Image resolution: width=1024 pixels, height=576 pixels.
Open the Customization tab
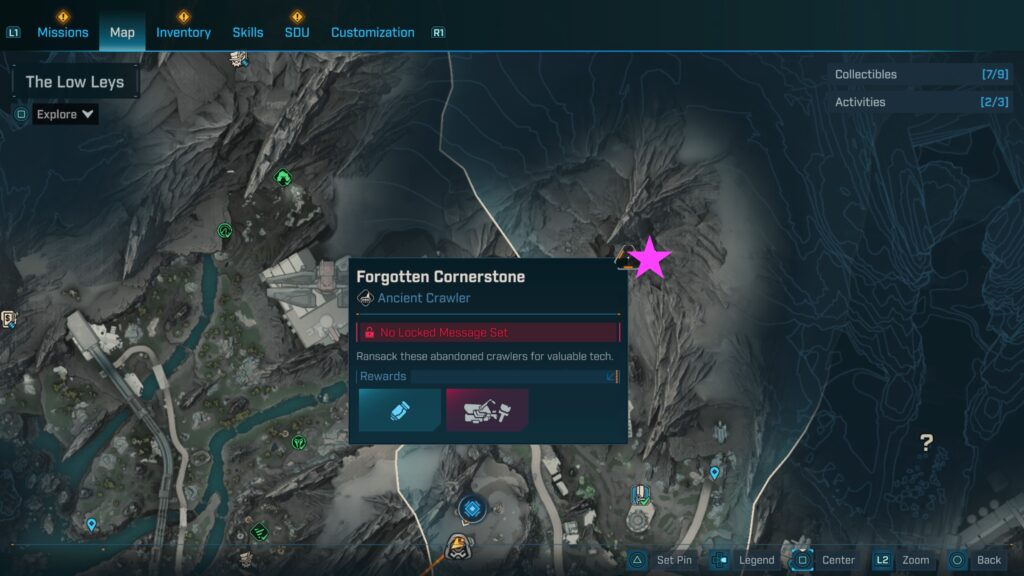click(x=372, y=32)
